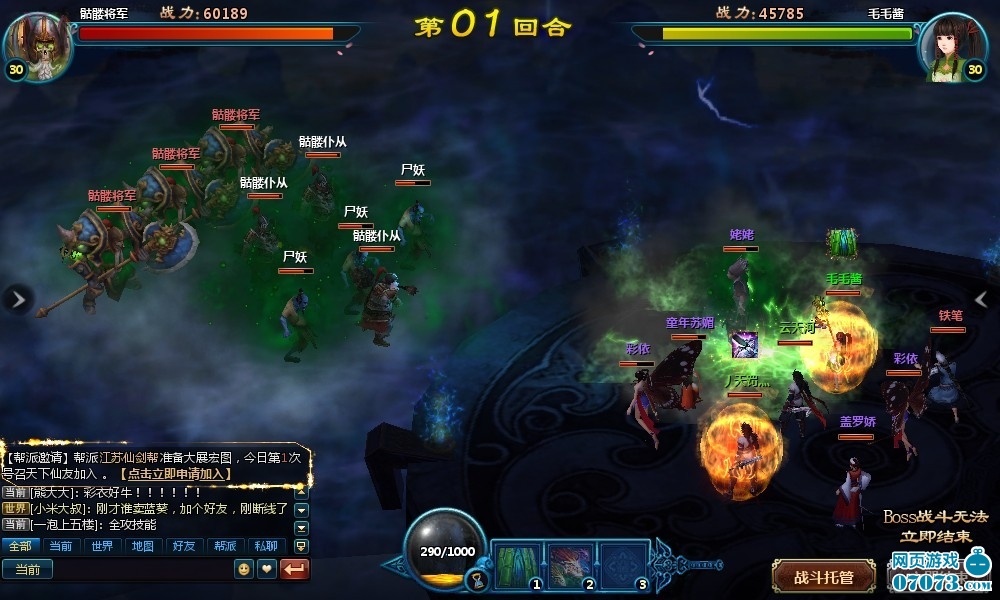The width and height of the screenshot is (1000, 600).
Task: Expand the left side panel arrow
Action: coord(18,298)
